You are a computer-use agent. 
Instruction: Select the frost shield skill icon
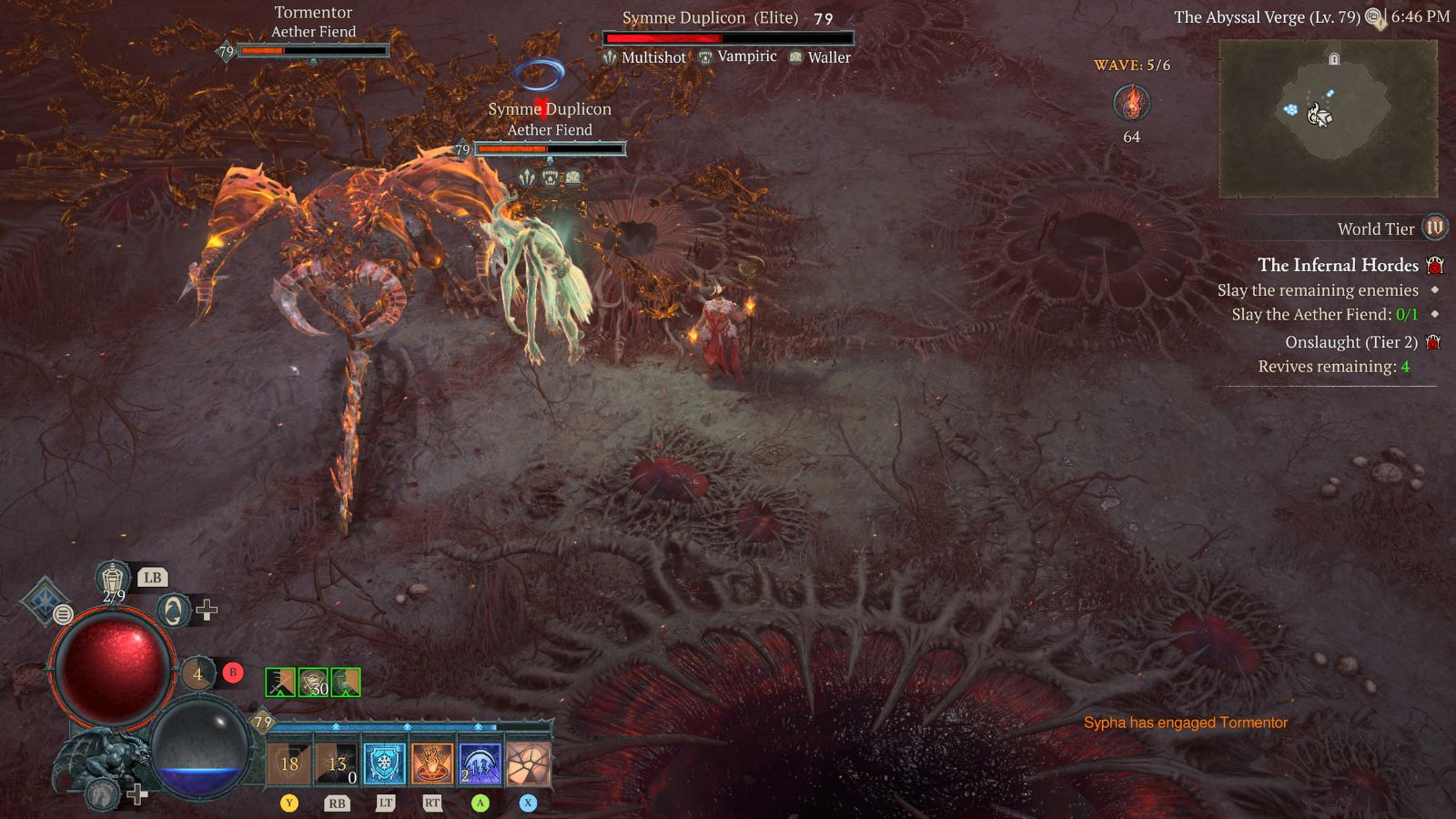(x=383, y=763)
